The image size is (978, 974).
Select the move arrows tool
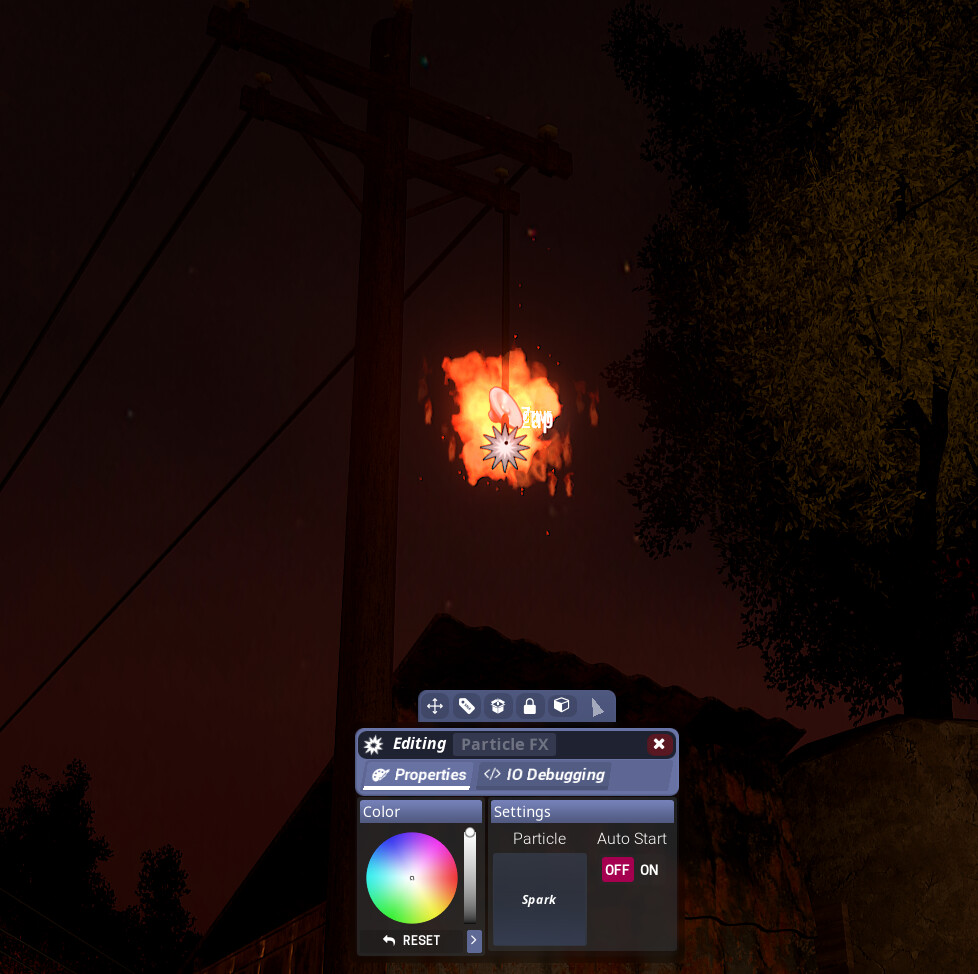click(435, 706)
